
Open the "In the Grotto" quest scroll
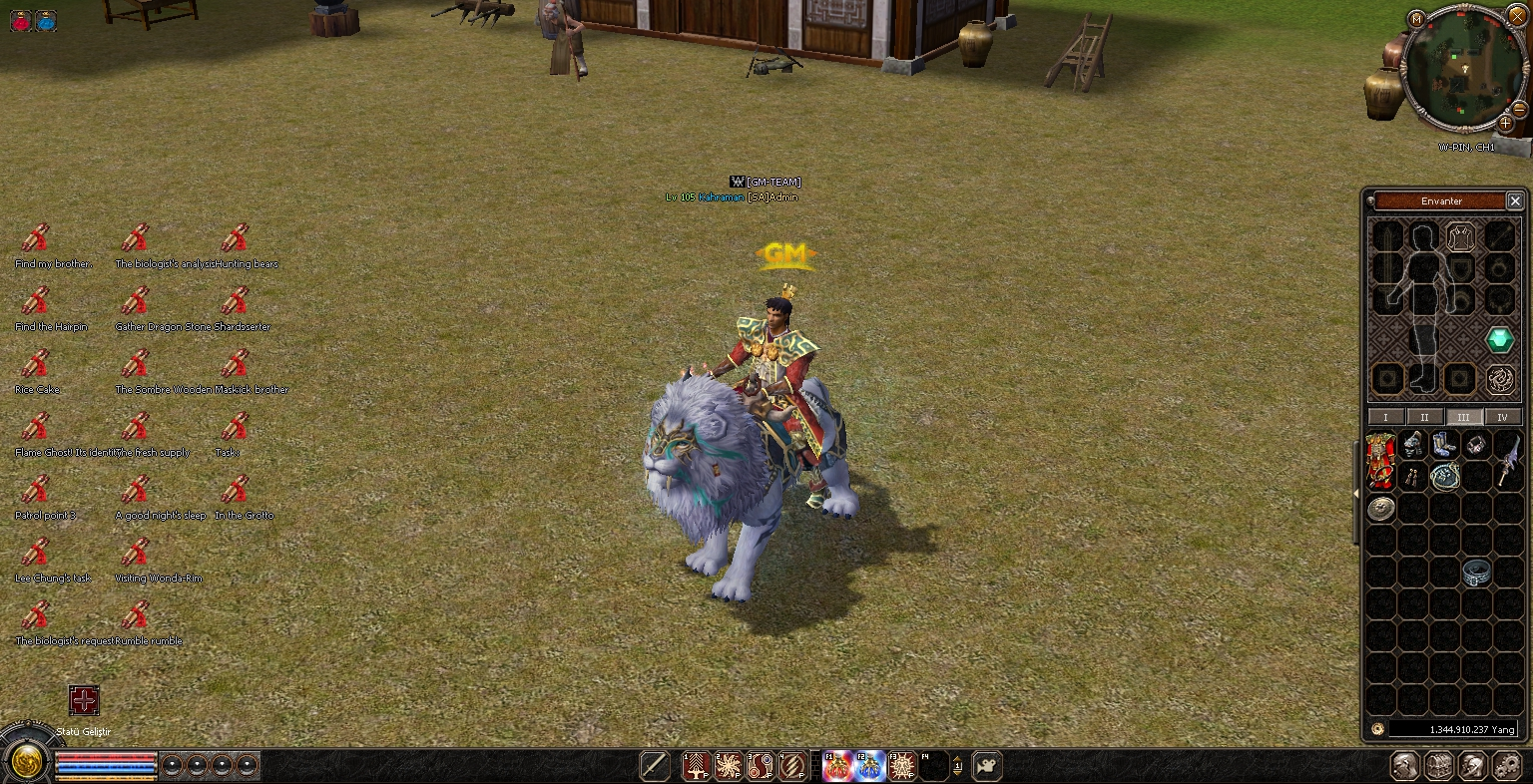[236, 491]
